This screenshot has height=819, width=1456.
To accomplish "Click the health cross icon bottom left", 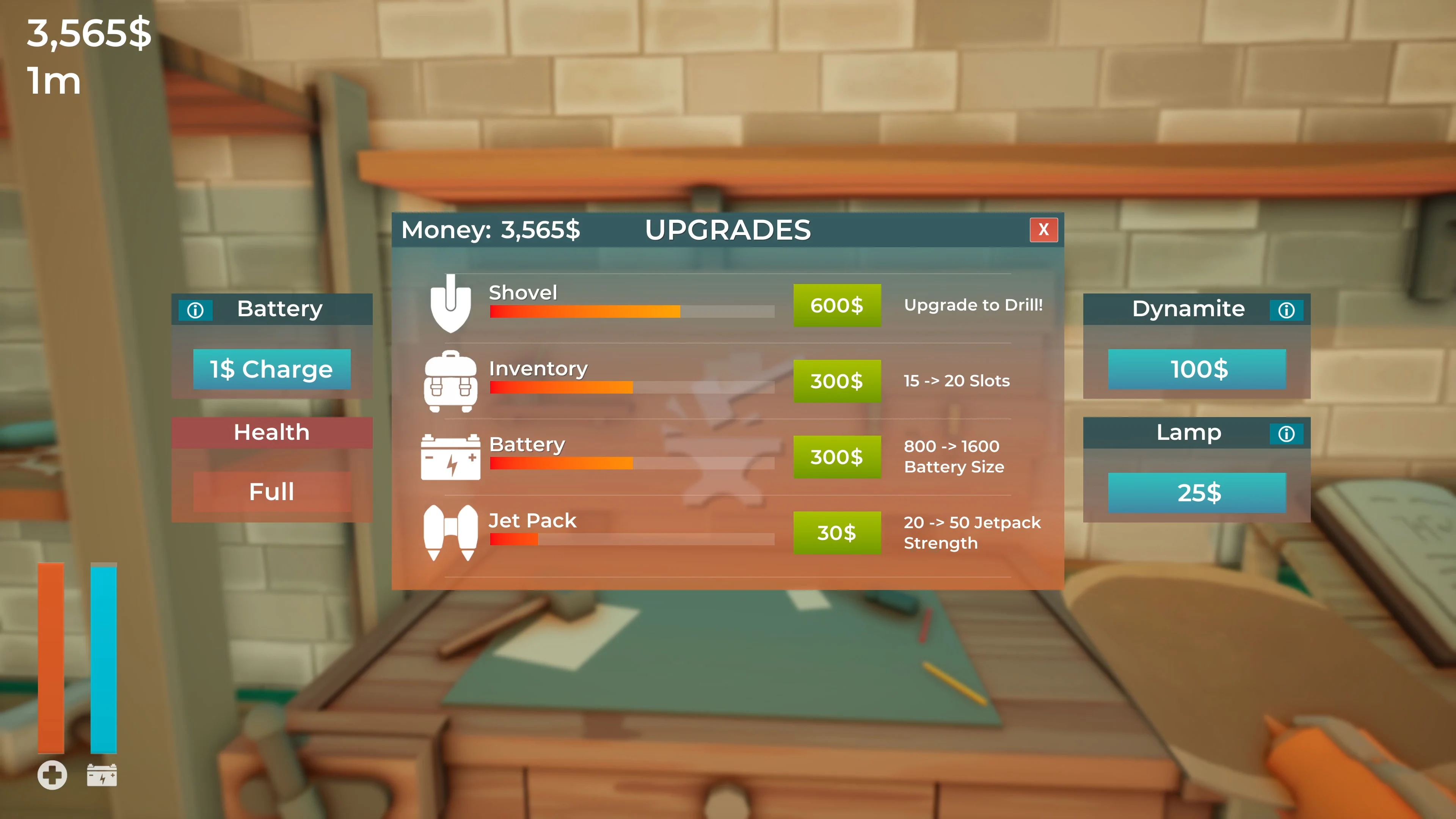I will 53,775.
